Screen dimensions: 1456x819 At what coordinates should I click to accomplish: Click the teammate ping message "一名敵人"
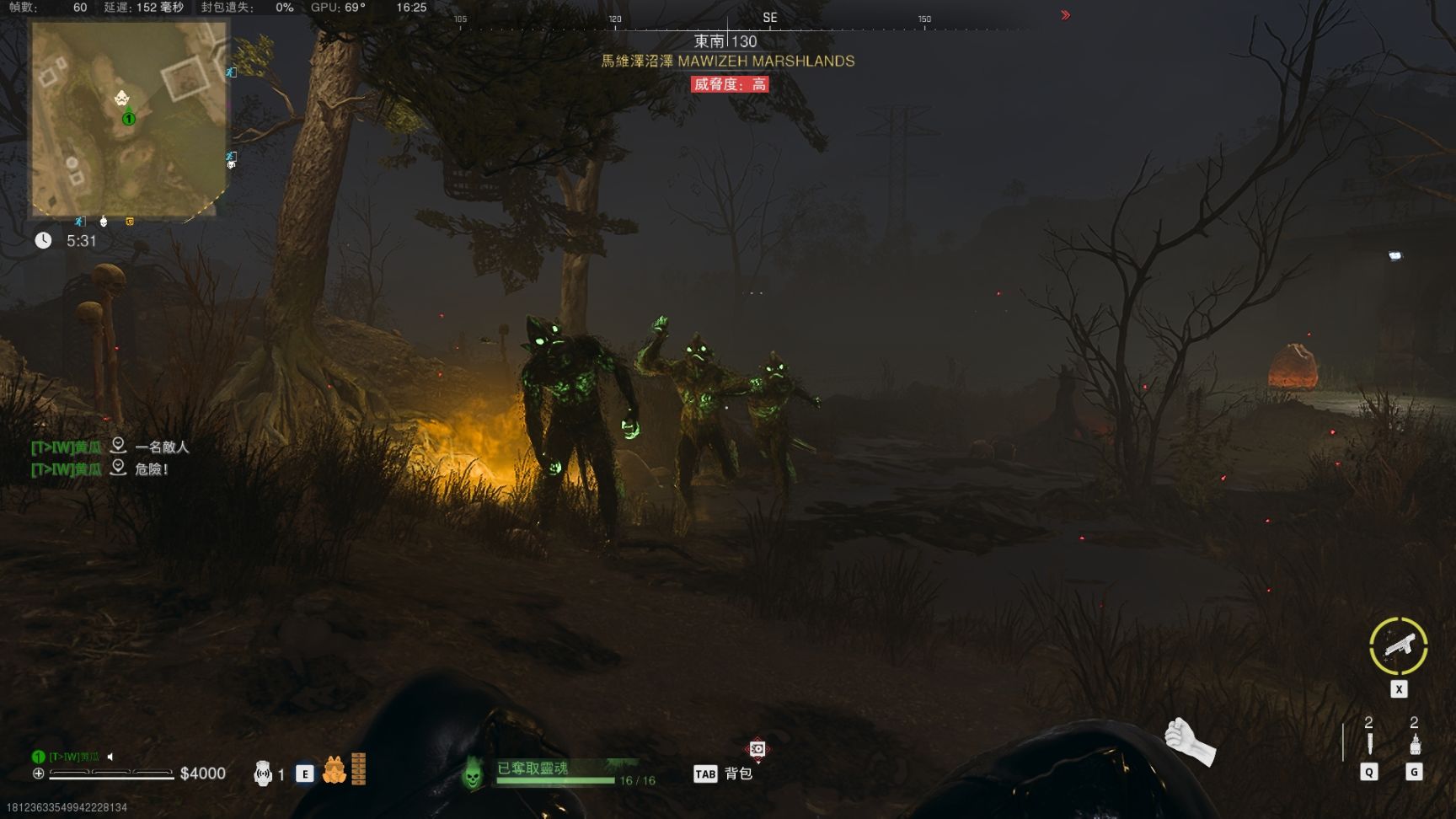pos(162,447)
